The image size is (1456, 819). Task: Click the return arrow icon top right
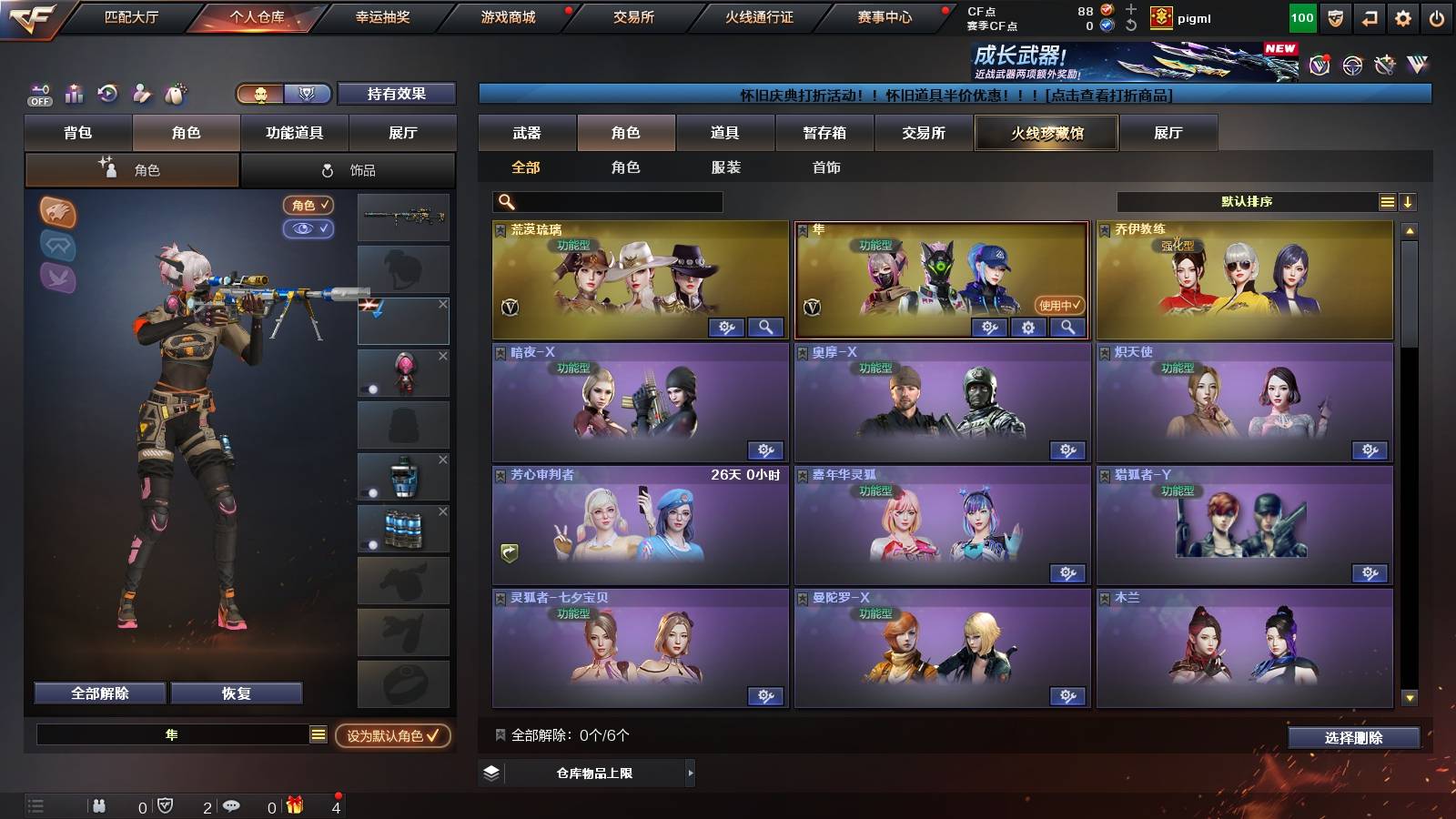pyautogui.click(x=1368, y=18)
